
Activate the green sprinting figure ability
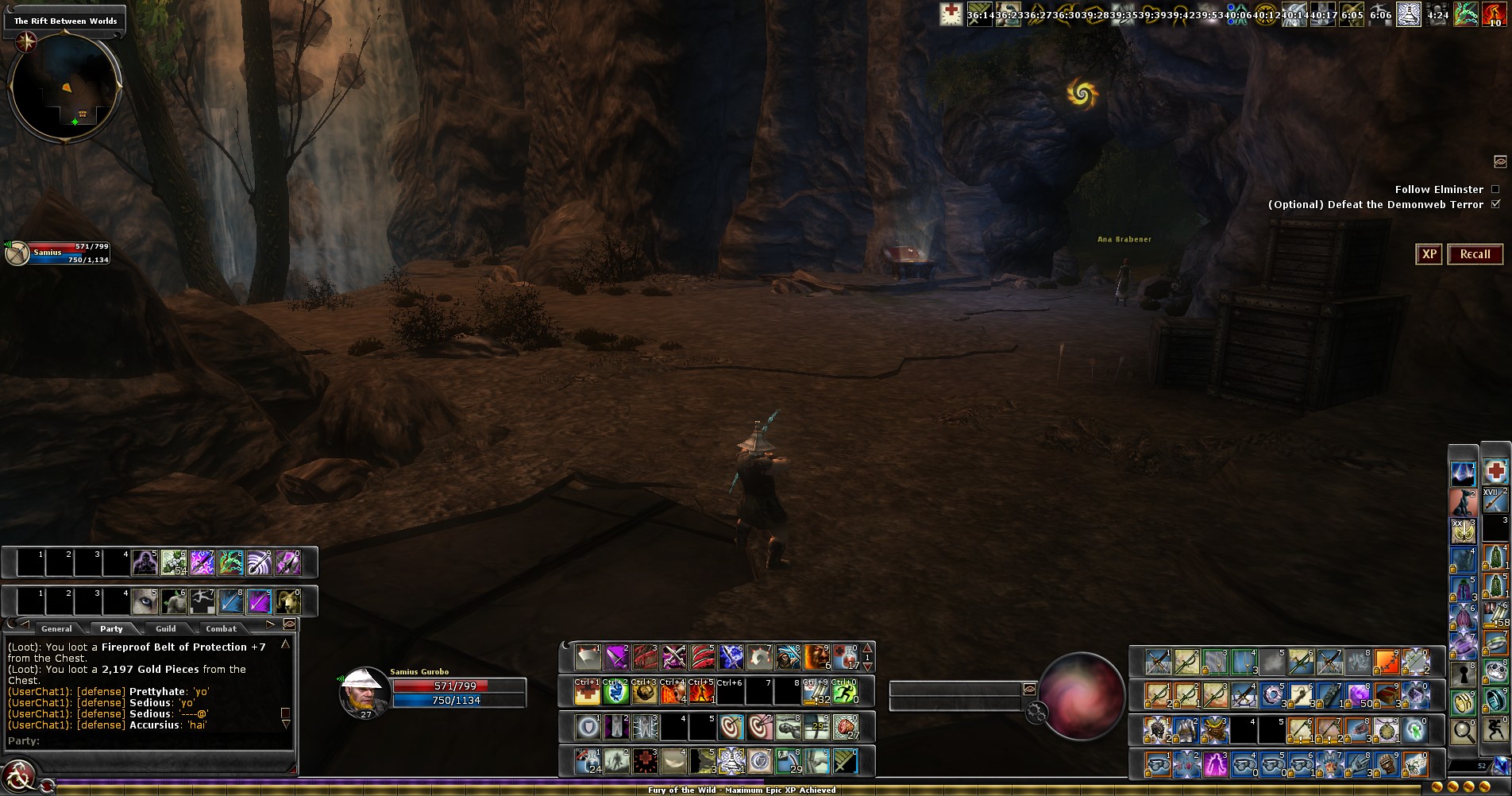pos(845,694)
